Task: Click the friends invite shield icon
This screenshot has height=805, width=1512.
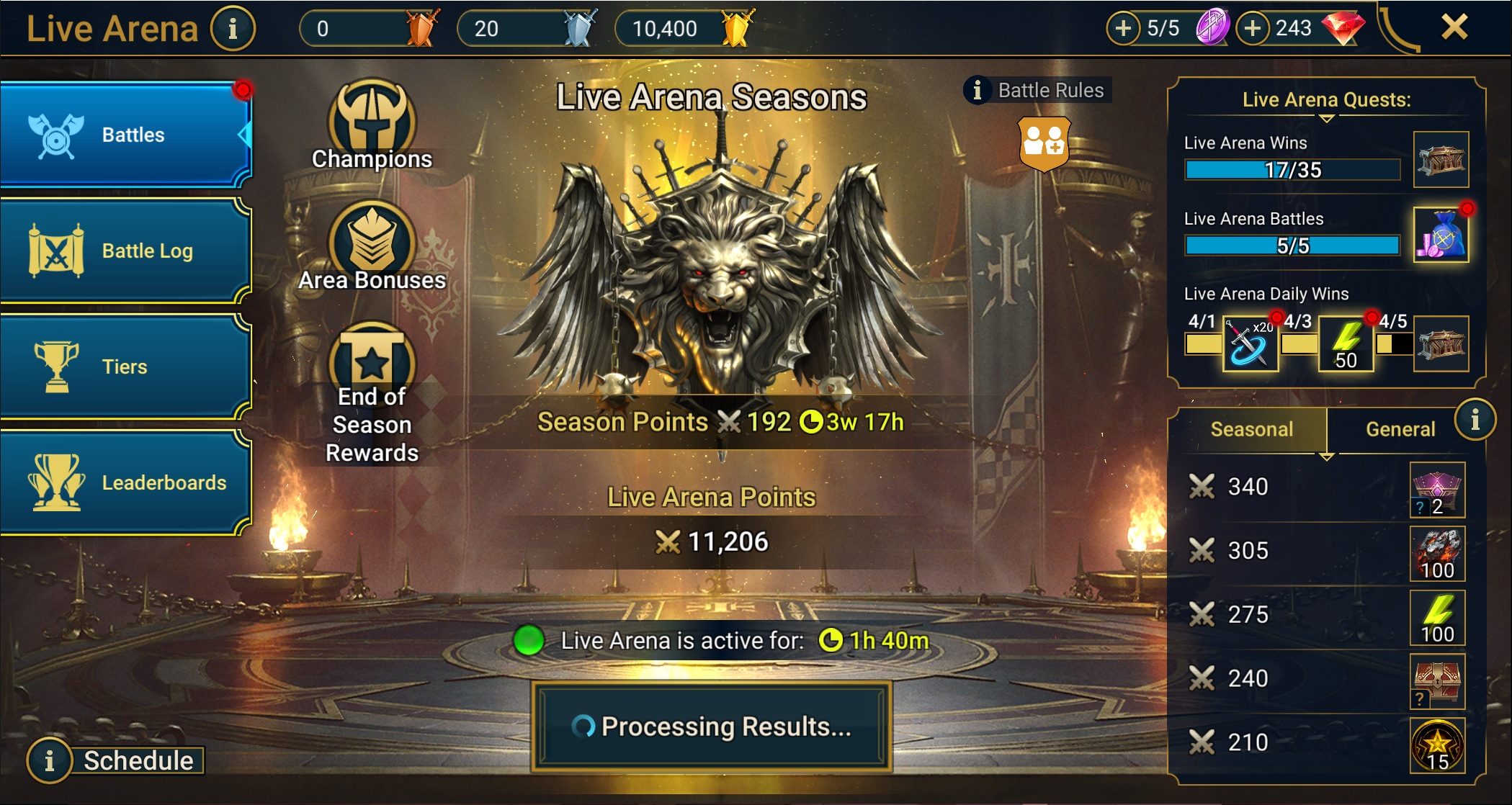Action: pos(1044,143)
